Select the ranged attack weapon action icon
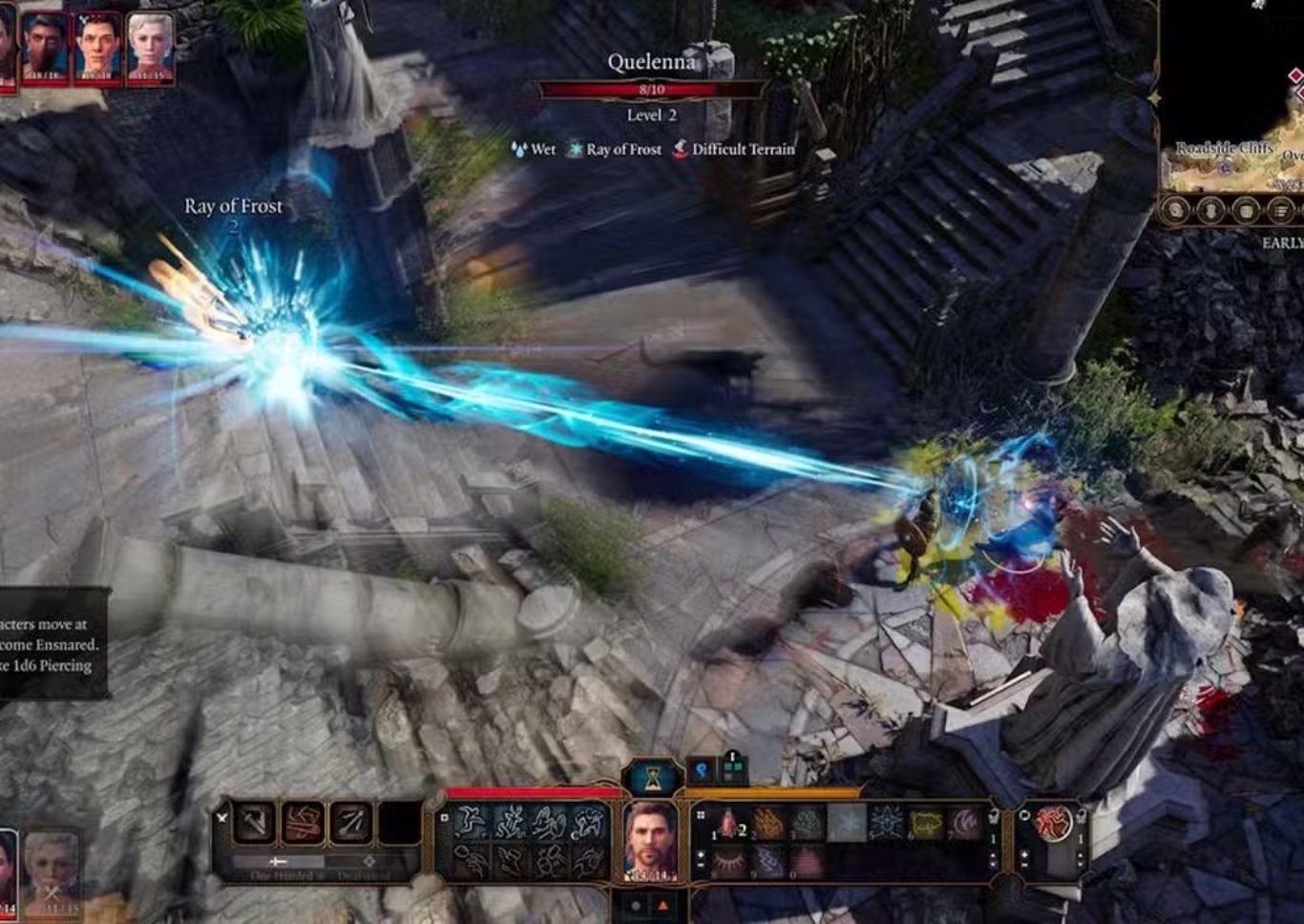Image resolution: width=1304 pixels, height=924 pixels. click(x=349, y=823)
